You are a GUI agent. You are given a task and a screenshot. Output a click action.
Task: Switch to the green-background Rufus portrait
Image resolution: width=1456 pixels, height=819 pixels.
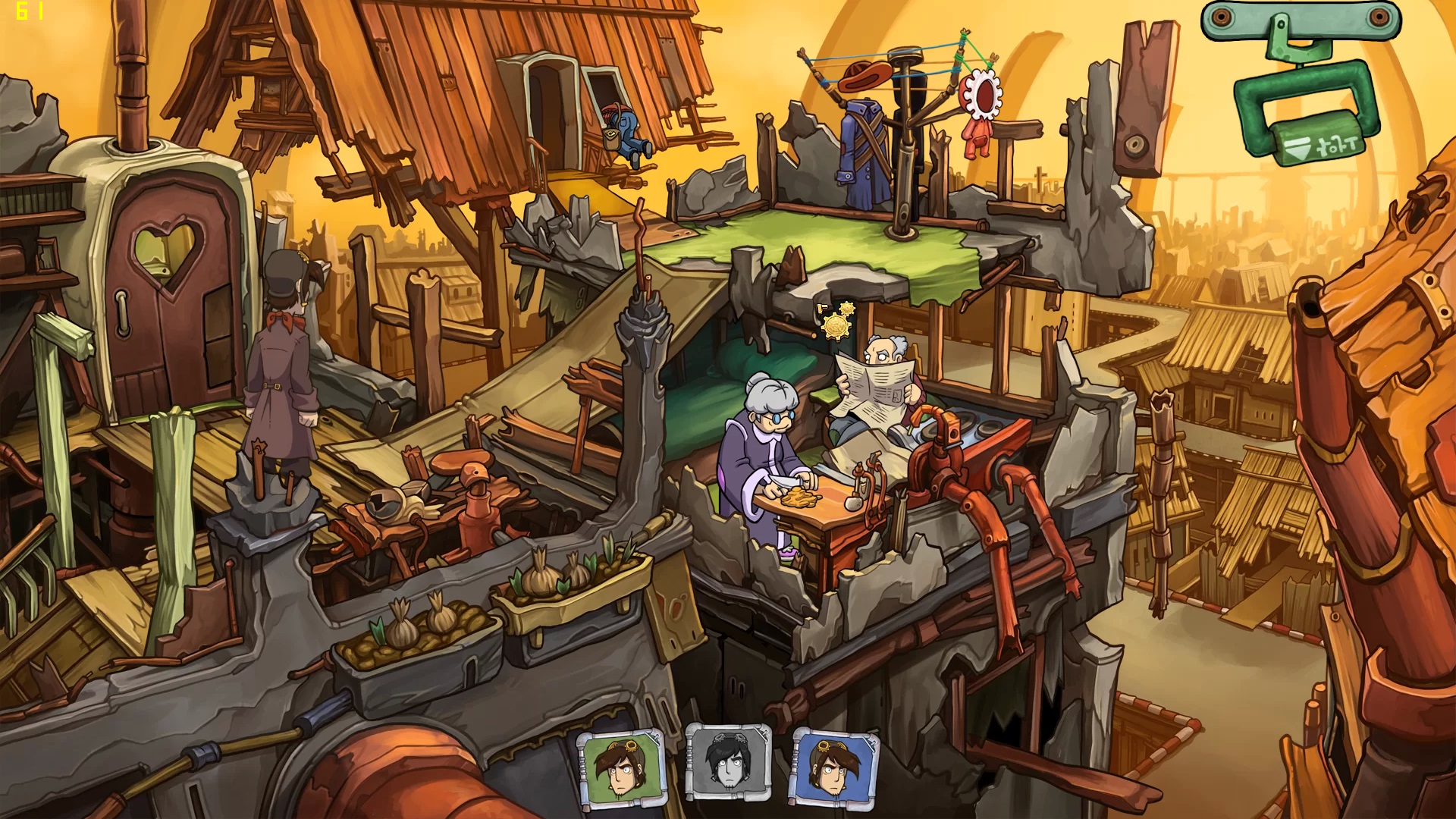pos(620,767)
